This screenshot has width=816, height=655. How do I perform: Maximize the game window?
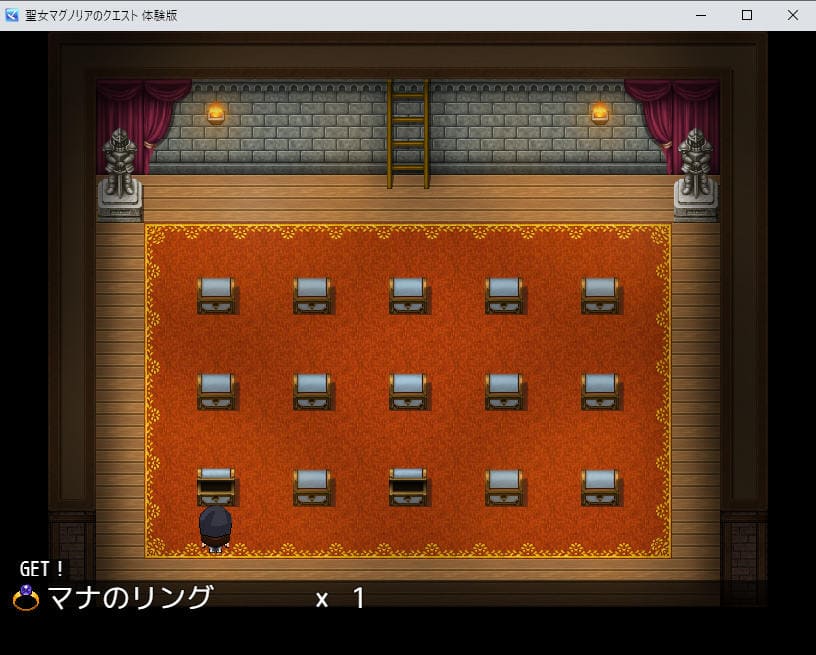[x=746, y=15]
